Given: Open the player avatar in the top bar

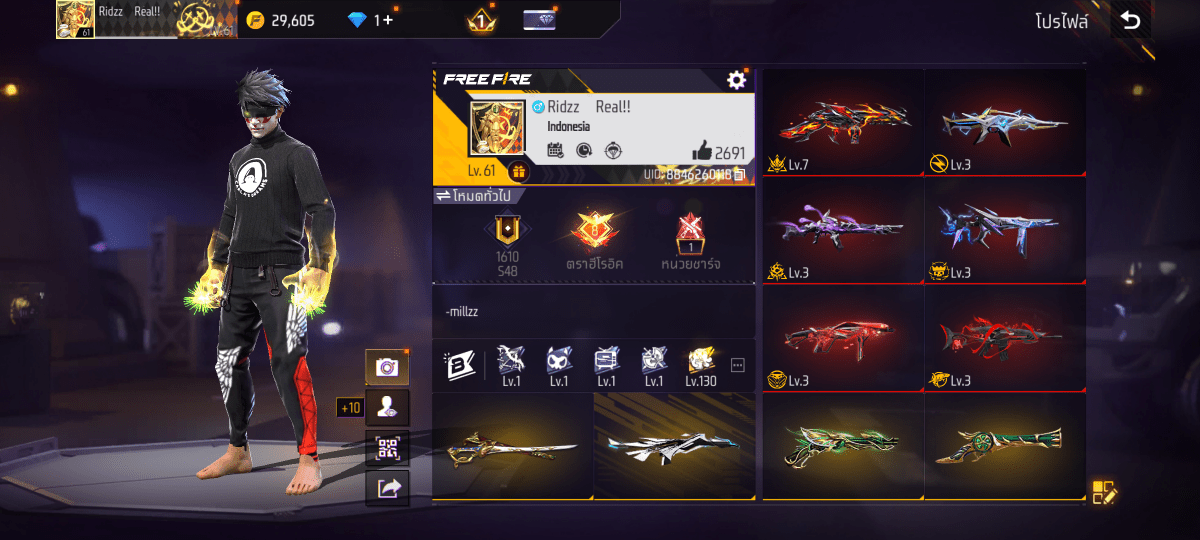Looking at the screenshot, I should pos(75,19).
